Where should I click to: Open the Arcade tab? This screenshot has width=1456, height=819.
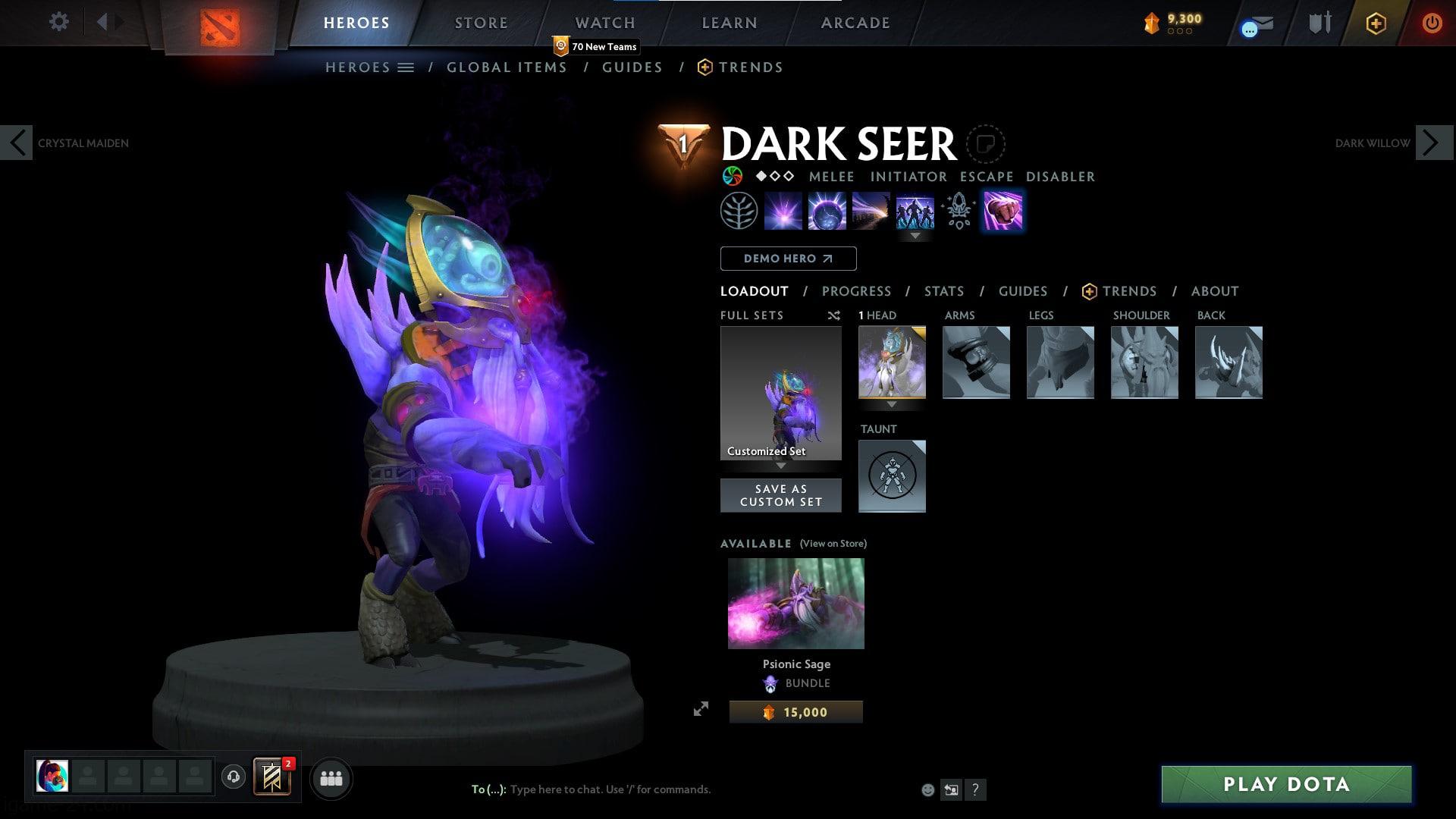click(x=855, y=23)
